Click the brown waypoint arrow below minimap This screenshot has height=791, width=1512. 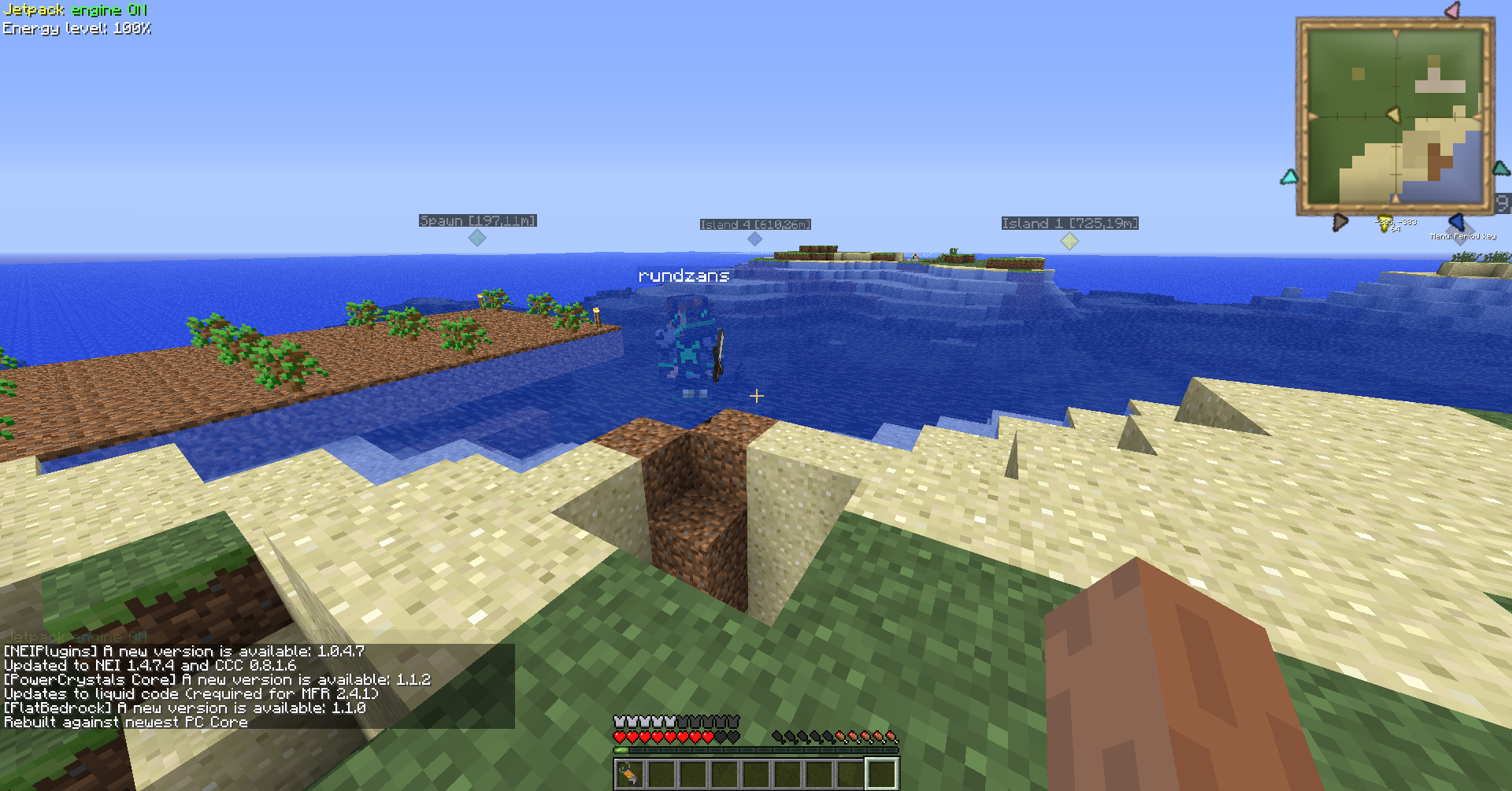tap(1340, 223)
